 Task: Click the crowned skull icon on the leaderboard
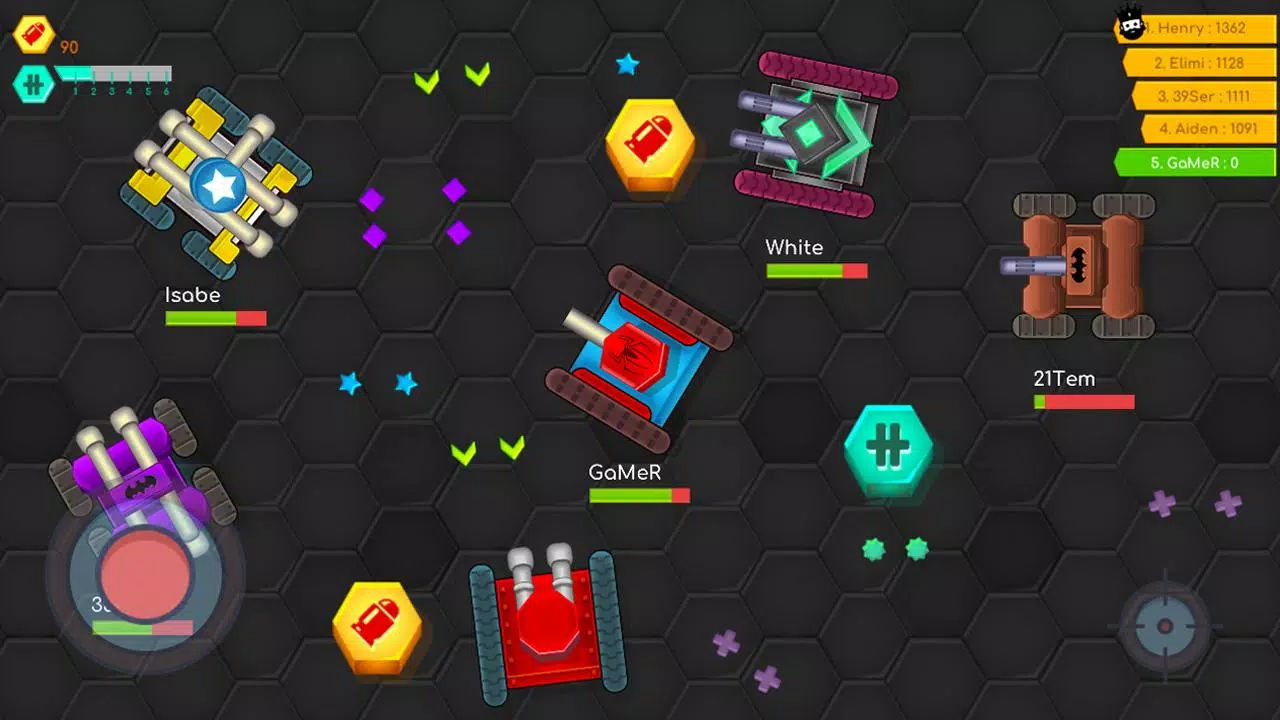tap(1131, 24)
